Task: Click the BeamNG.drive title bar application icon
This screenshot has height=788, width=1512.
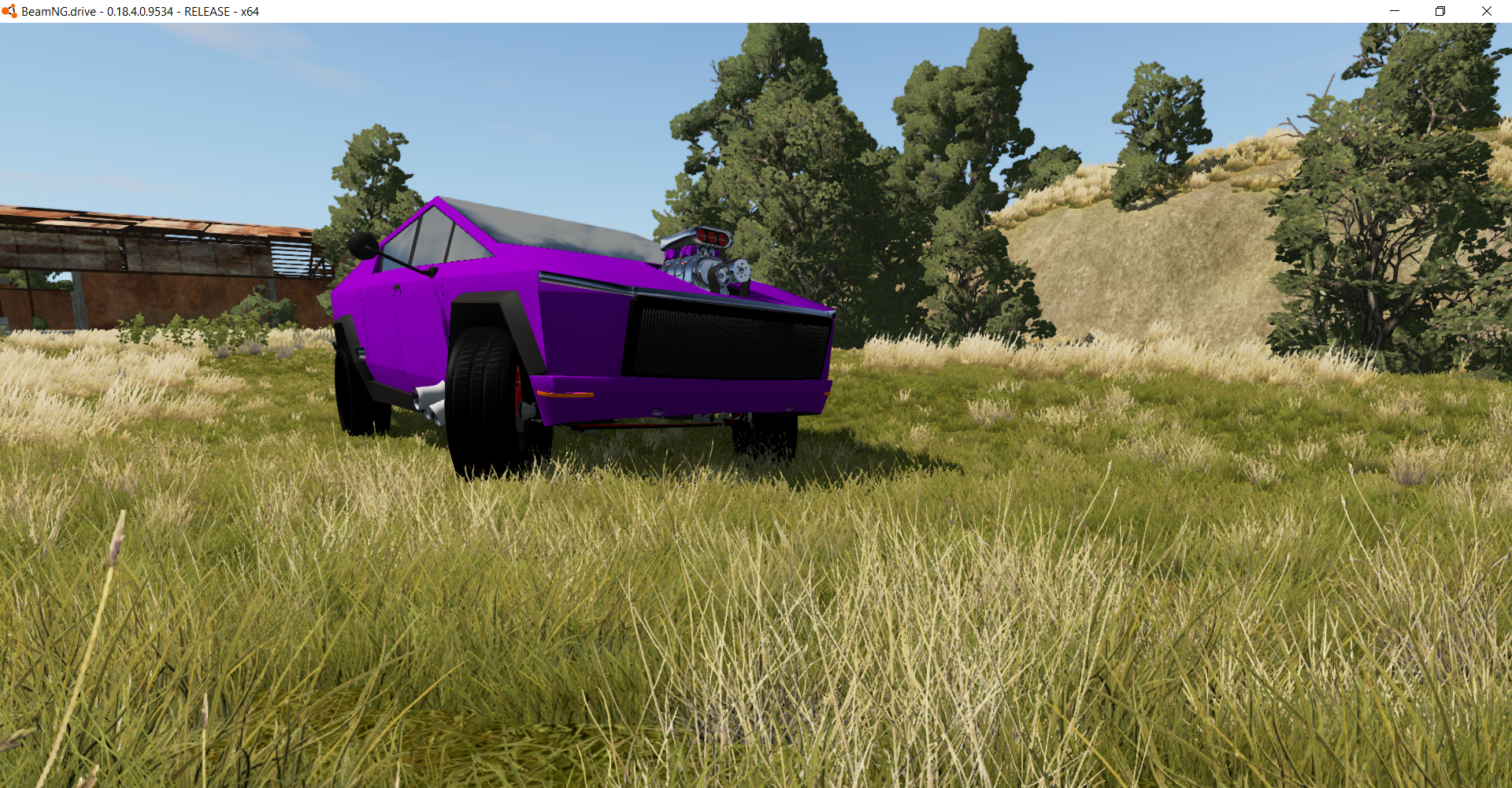Action: pos(11,11)
